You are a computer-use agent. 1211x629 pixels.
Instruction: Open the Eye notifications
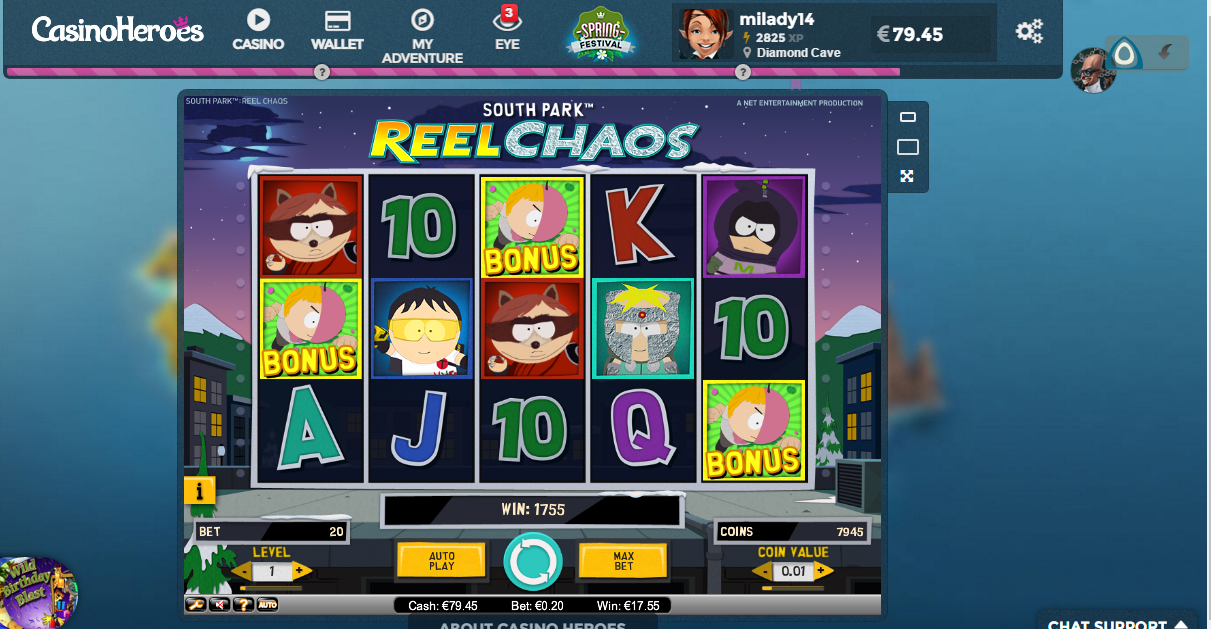pyautogui.click(x=507, y=31)
